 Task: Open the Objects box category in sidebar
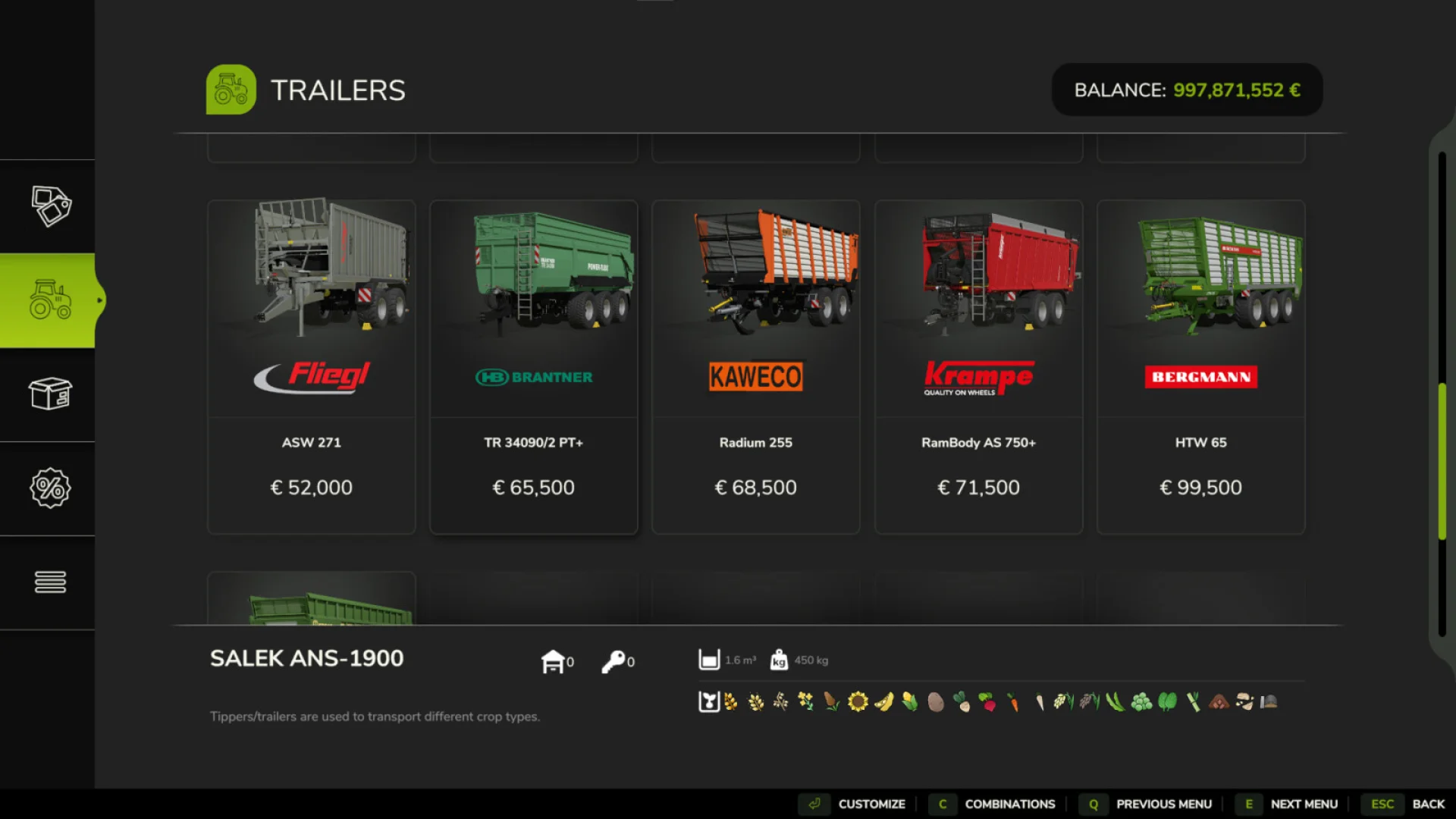tap(49, 394)
